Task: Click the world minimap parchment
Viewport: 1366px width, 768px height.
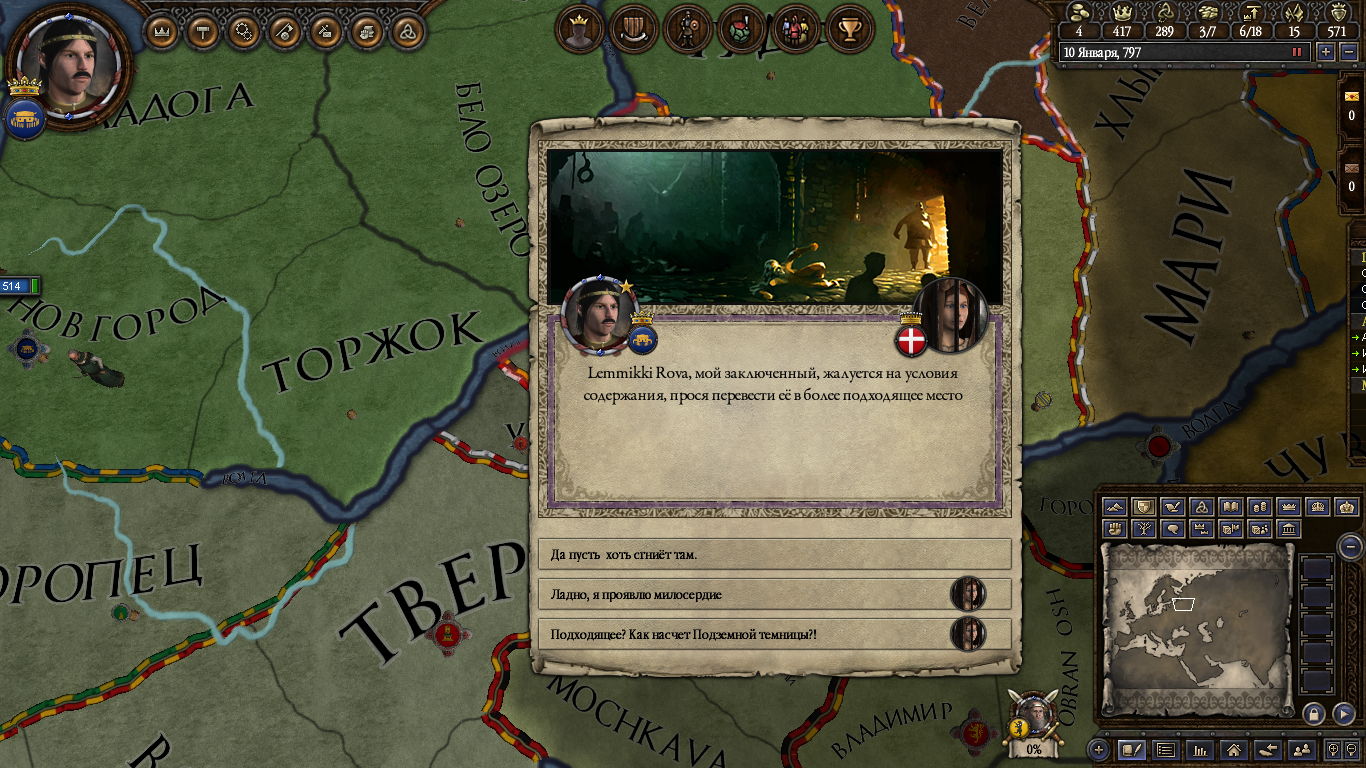Action: (x=1198, y=627)
